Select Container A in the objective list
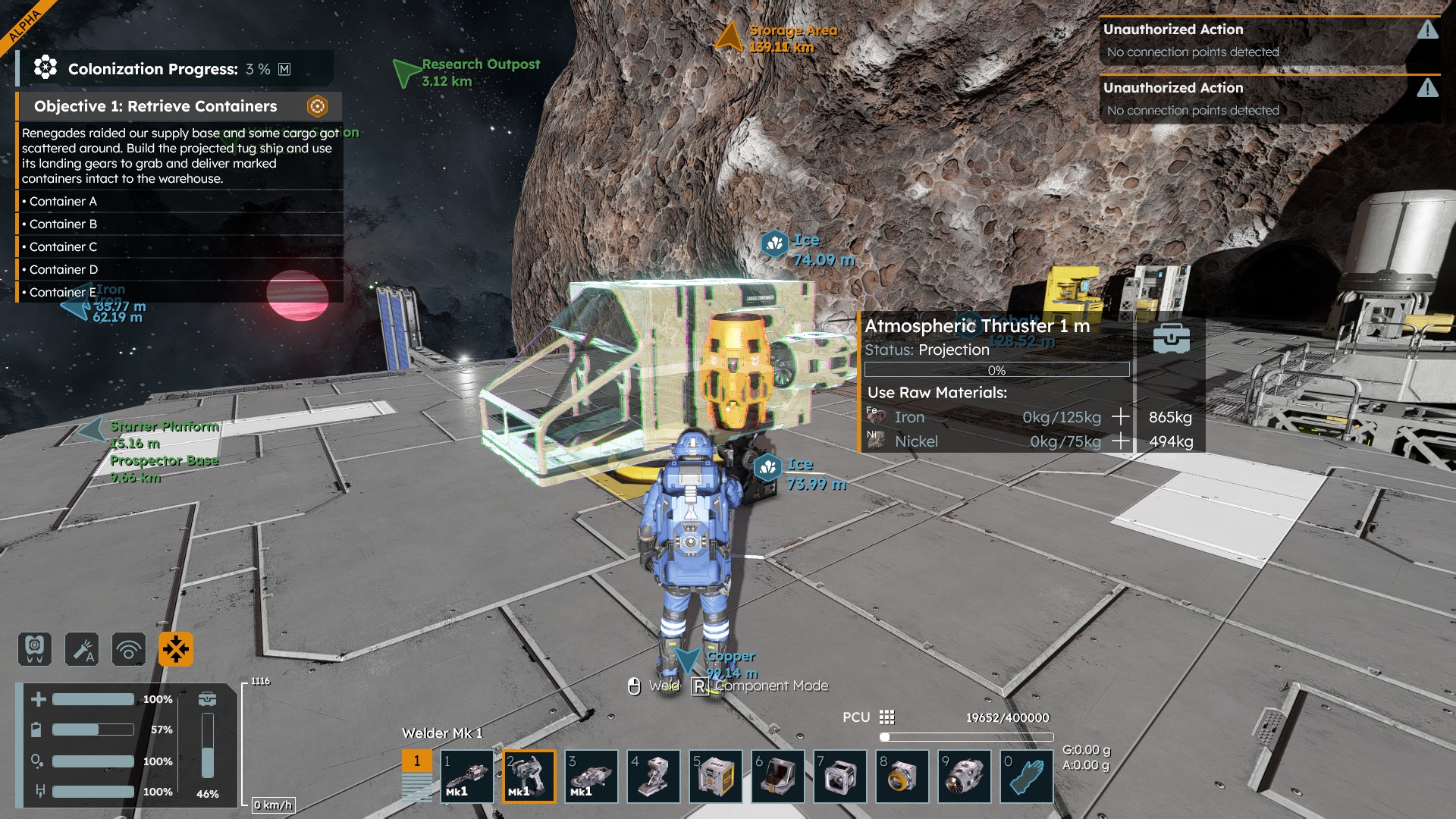 [63, 201]
